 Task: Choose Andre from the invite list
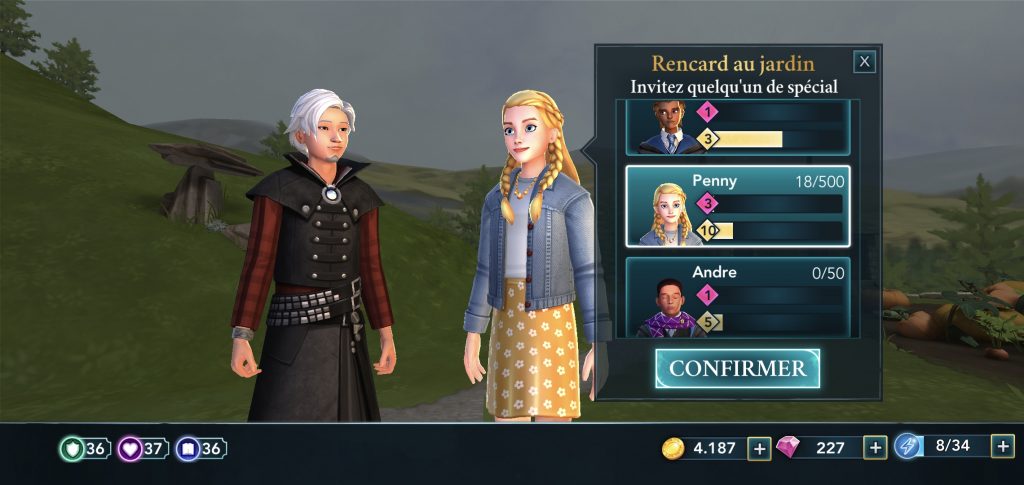click(738, 297)
